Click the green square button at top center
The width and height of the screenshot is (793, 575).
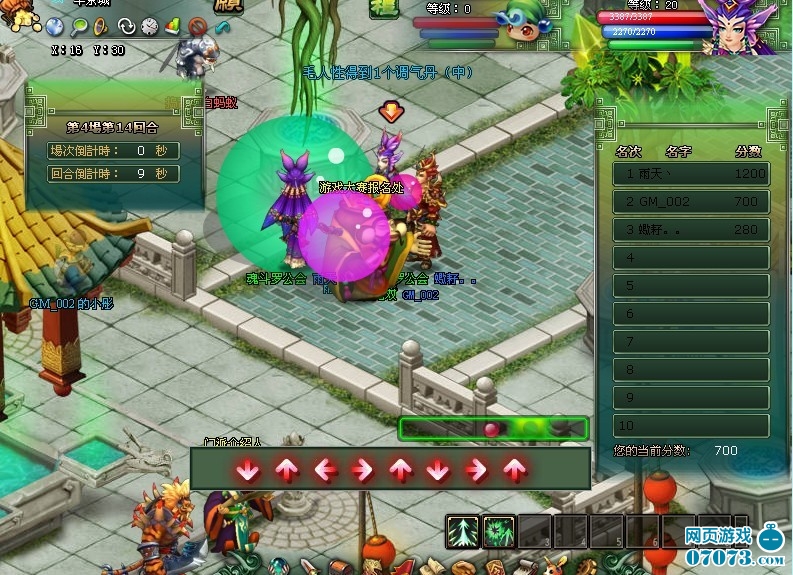click(384, 10)
